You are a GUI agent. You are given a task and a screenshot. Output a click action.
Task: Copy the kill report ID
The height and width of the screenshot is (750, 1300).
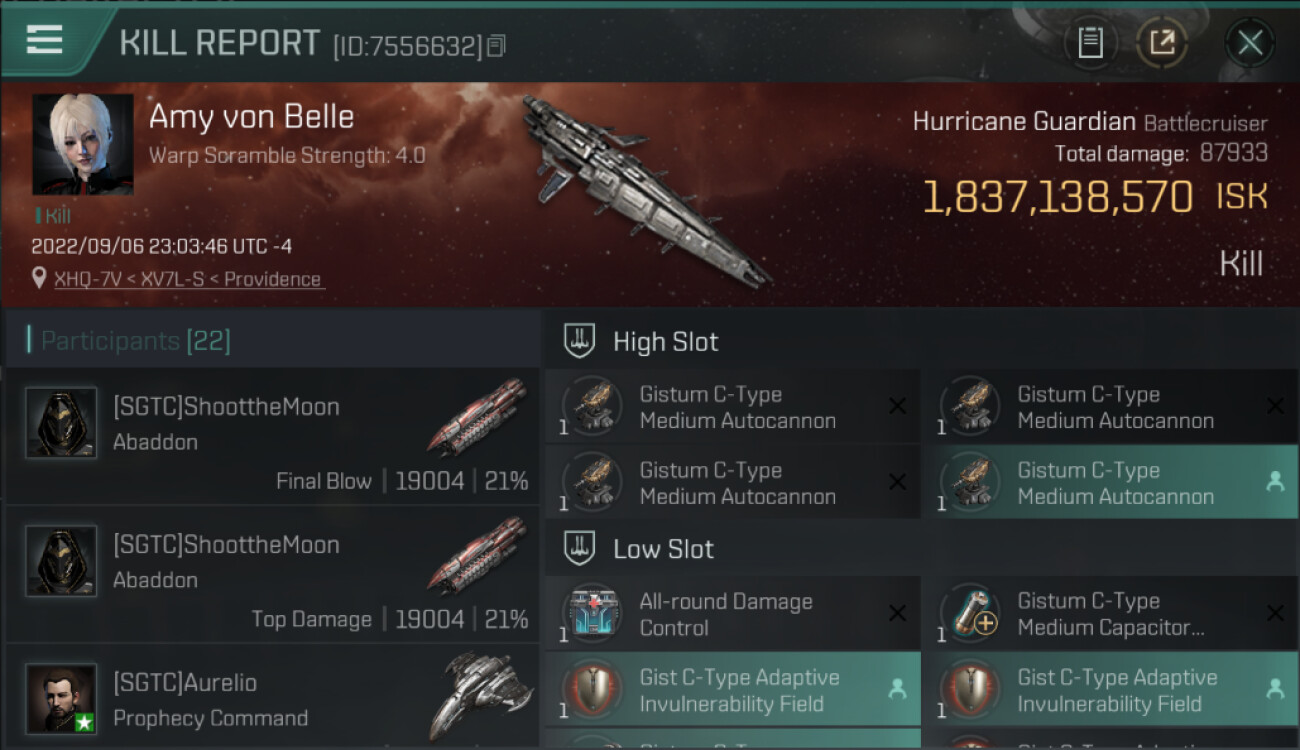(x=497, y=45)
